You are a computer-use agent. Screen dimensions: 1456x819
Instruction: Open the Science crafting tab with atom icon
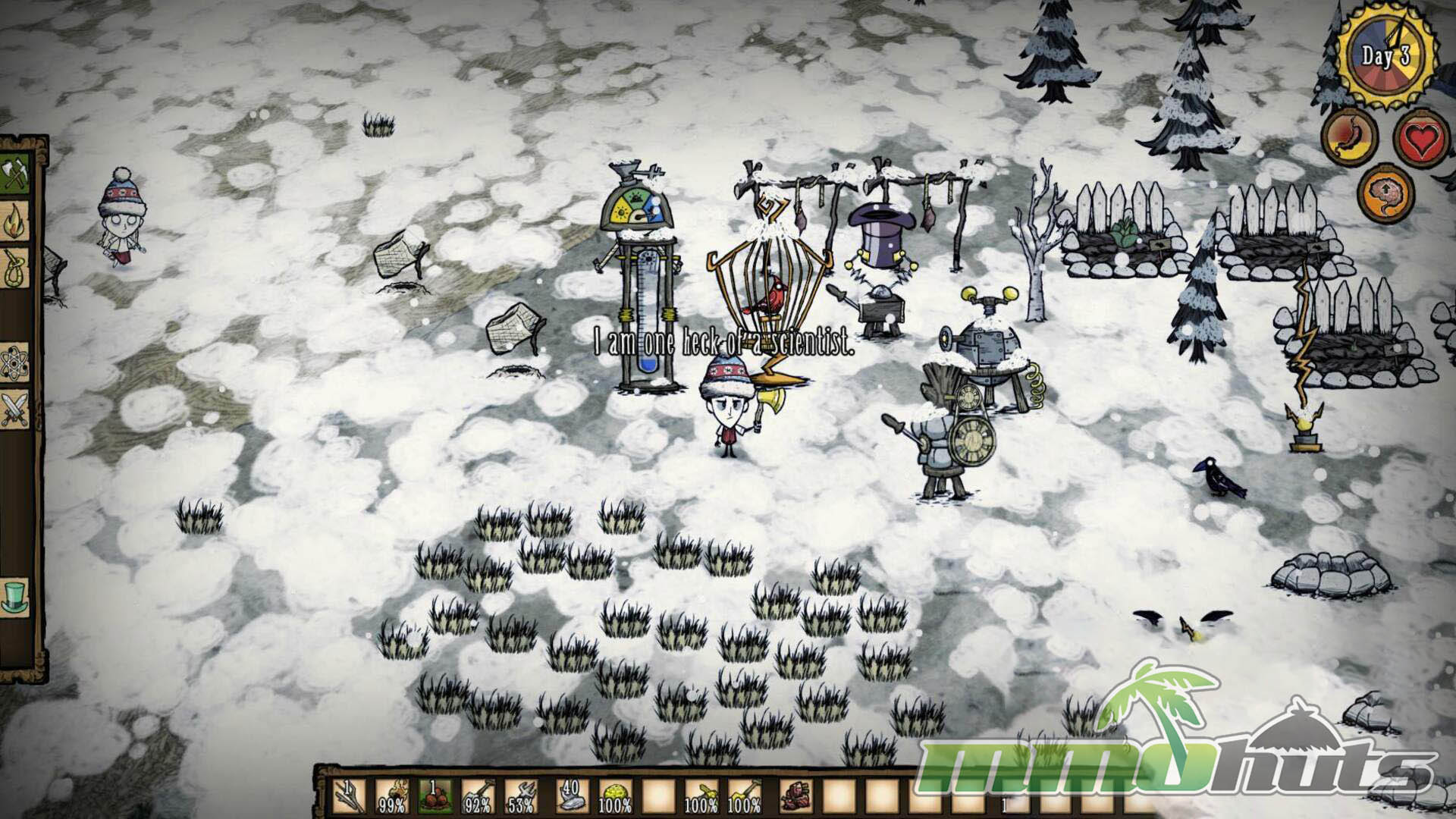click(x=15, y=359)
